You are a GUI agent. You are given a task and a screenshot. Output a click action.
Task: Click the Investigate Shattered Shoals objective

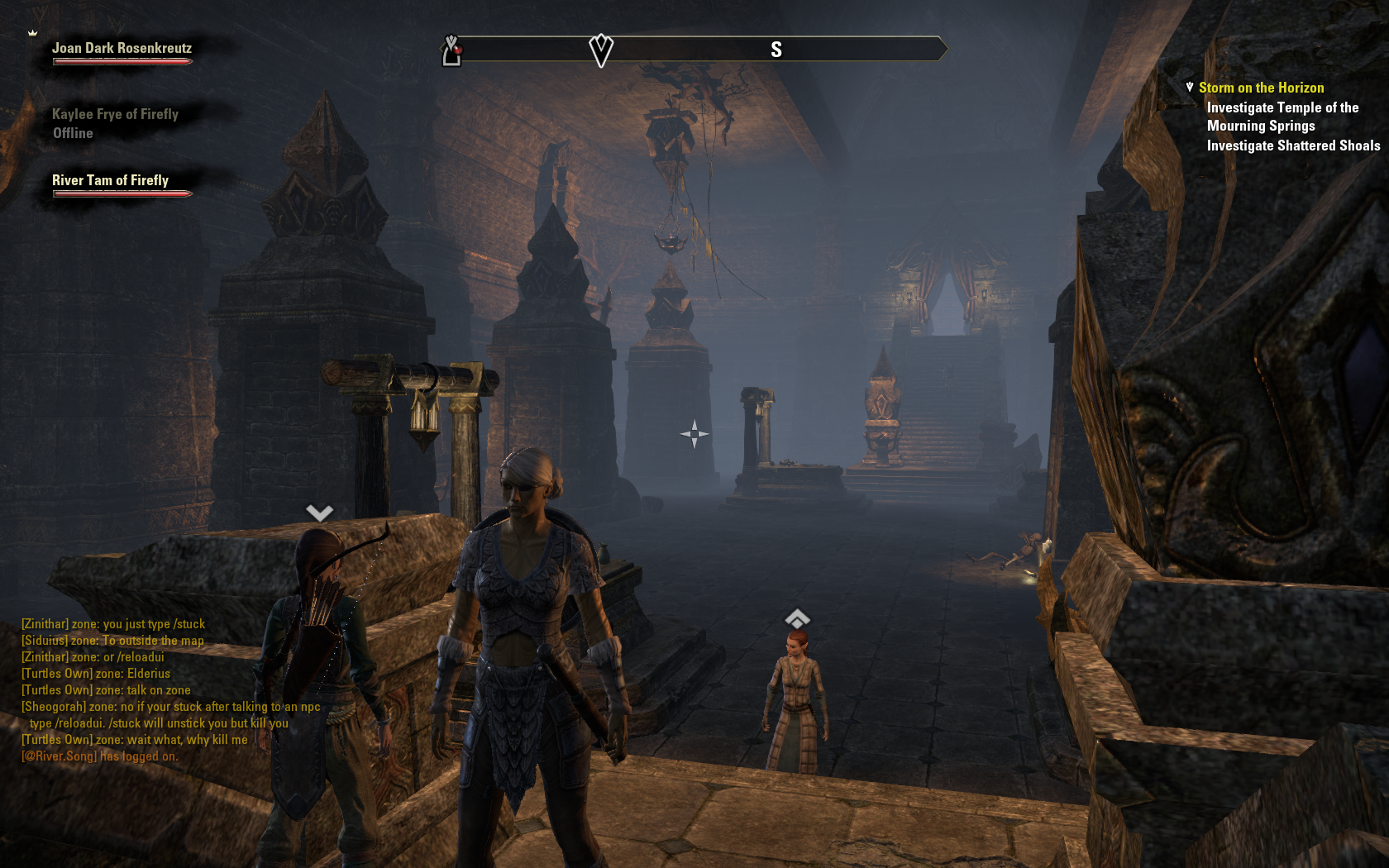click(1293, 146)
